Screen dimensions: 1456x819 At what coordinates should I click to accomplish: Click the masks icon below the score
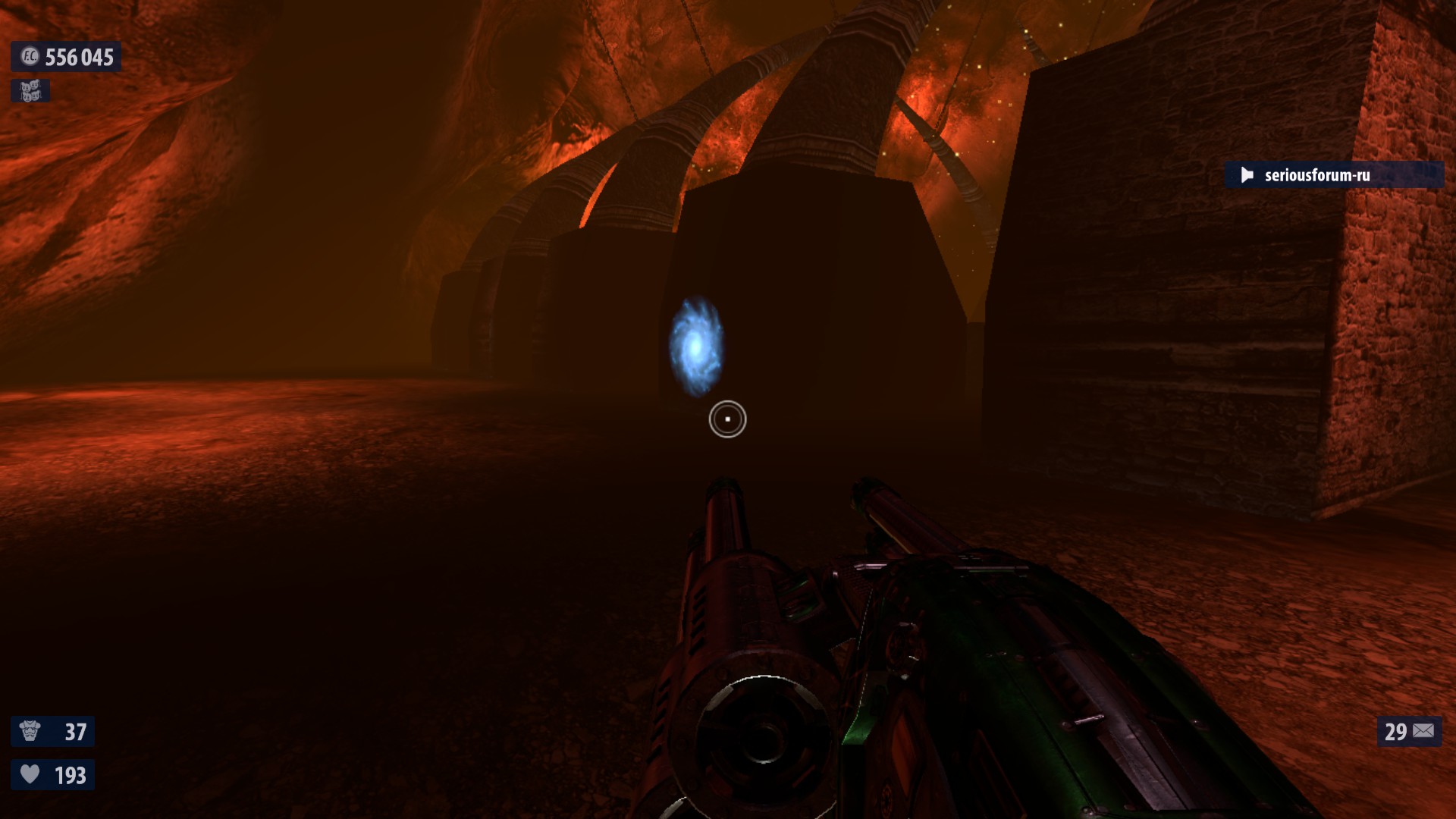[x=30, y=91]
